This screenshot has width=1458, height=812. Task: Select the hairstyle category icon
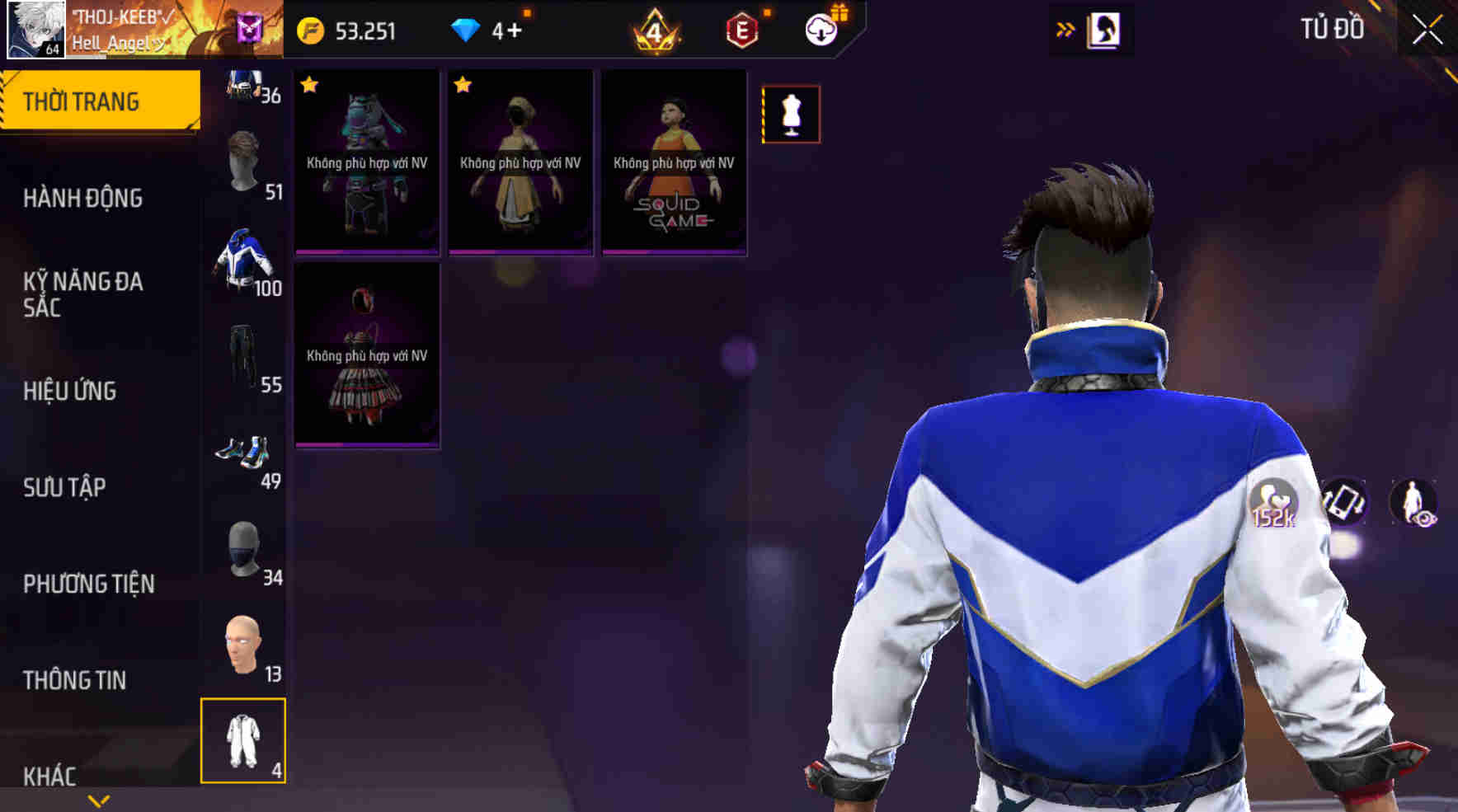[x=244, y=161]
